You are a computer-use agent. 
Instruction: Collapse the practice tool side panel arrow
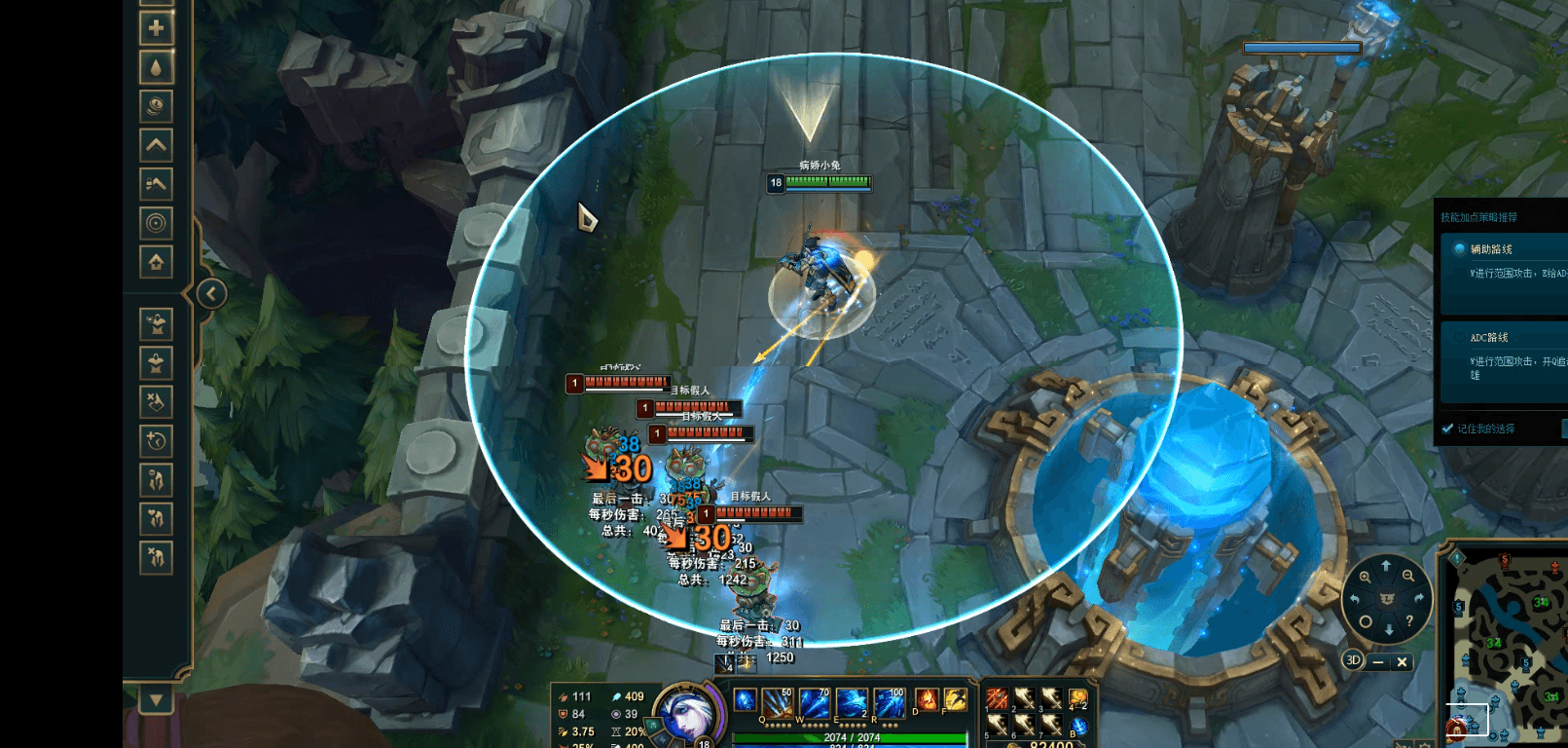click(211, 293)
